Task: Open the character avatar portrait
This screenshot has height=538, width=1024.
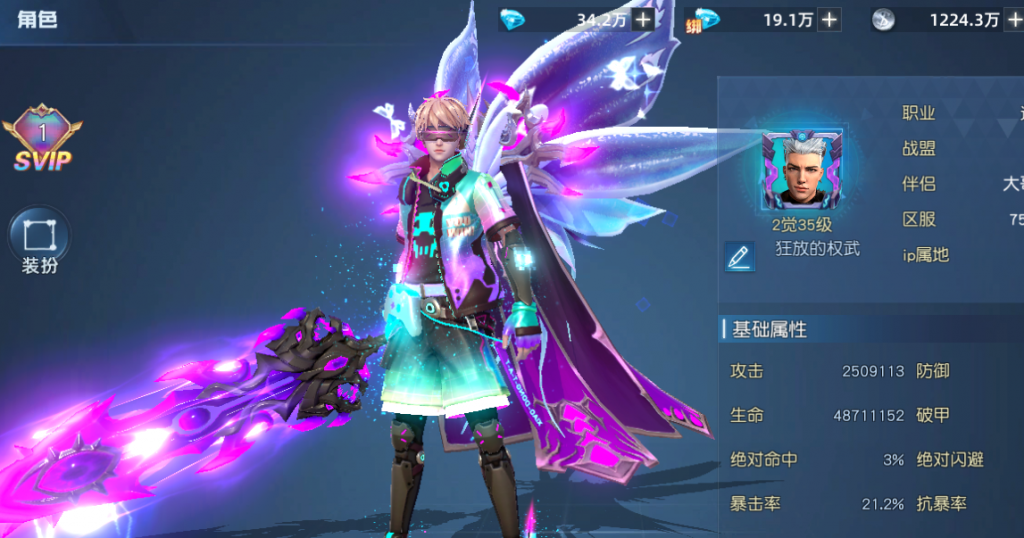Action: point(803,172)
